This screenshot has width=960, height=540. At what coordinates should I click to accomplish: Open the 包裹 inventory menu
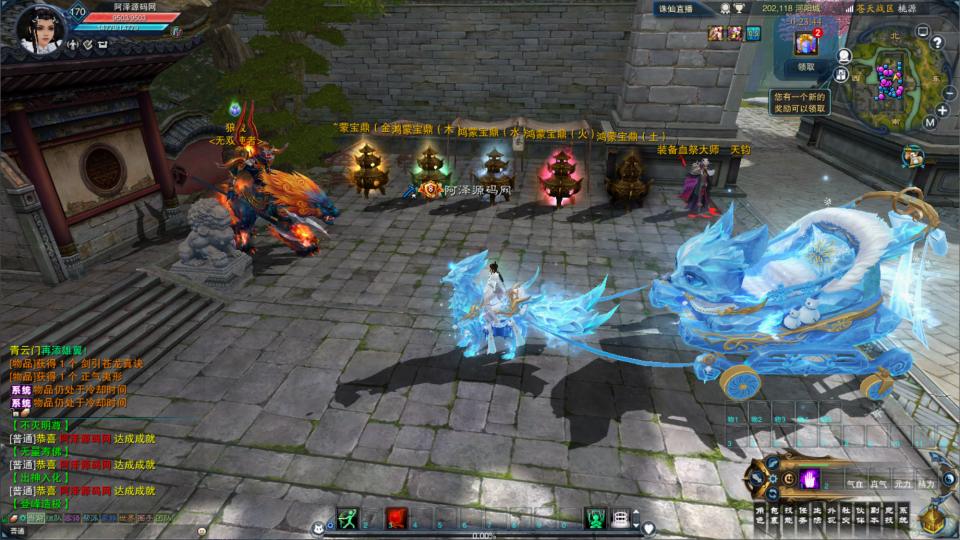(773, 513)
